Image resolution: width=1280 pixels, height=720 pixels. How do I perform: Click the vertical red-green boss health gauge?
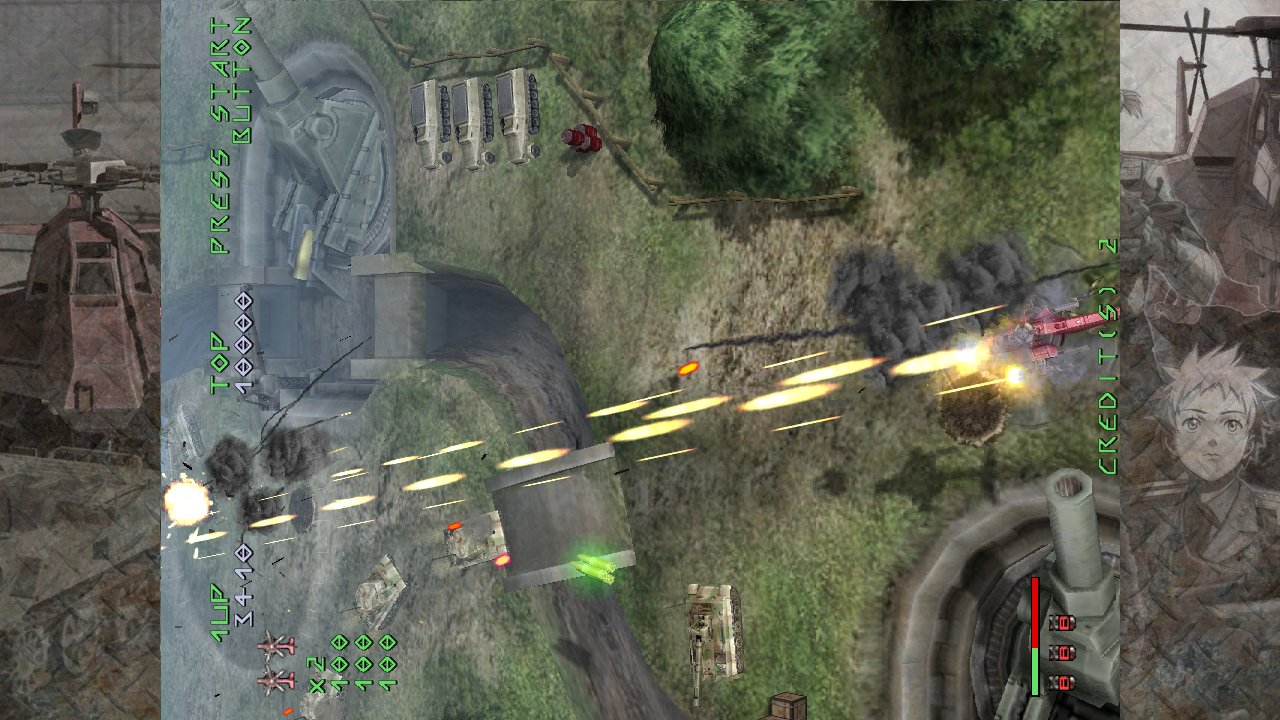click(1035, 636)
